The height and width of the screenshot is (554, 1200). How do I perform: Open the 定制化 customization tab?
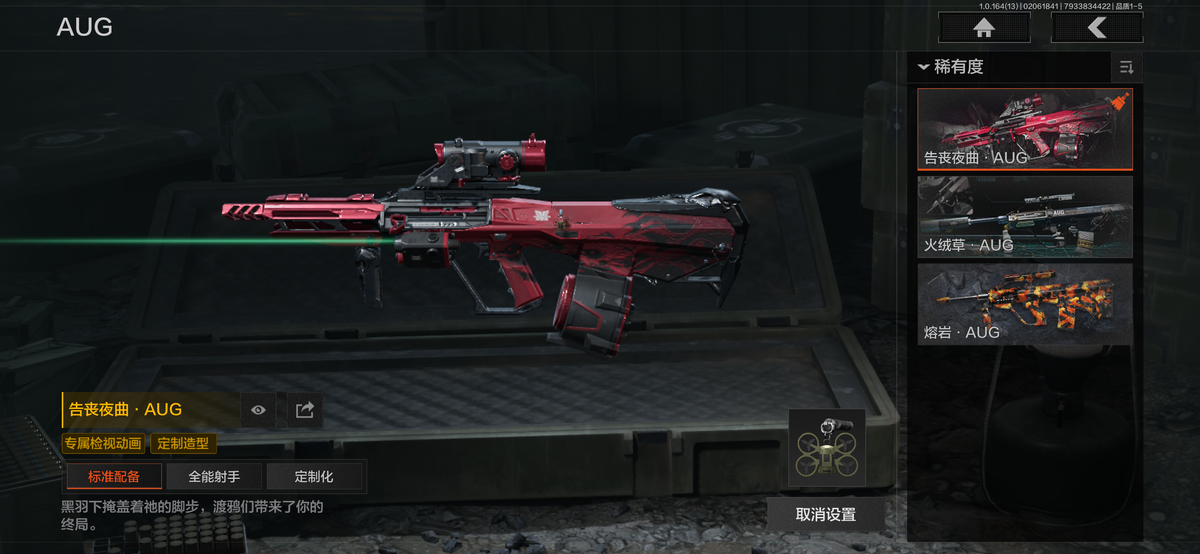coord(314,477)
